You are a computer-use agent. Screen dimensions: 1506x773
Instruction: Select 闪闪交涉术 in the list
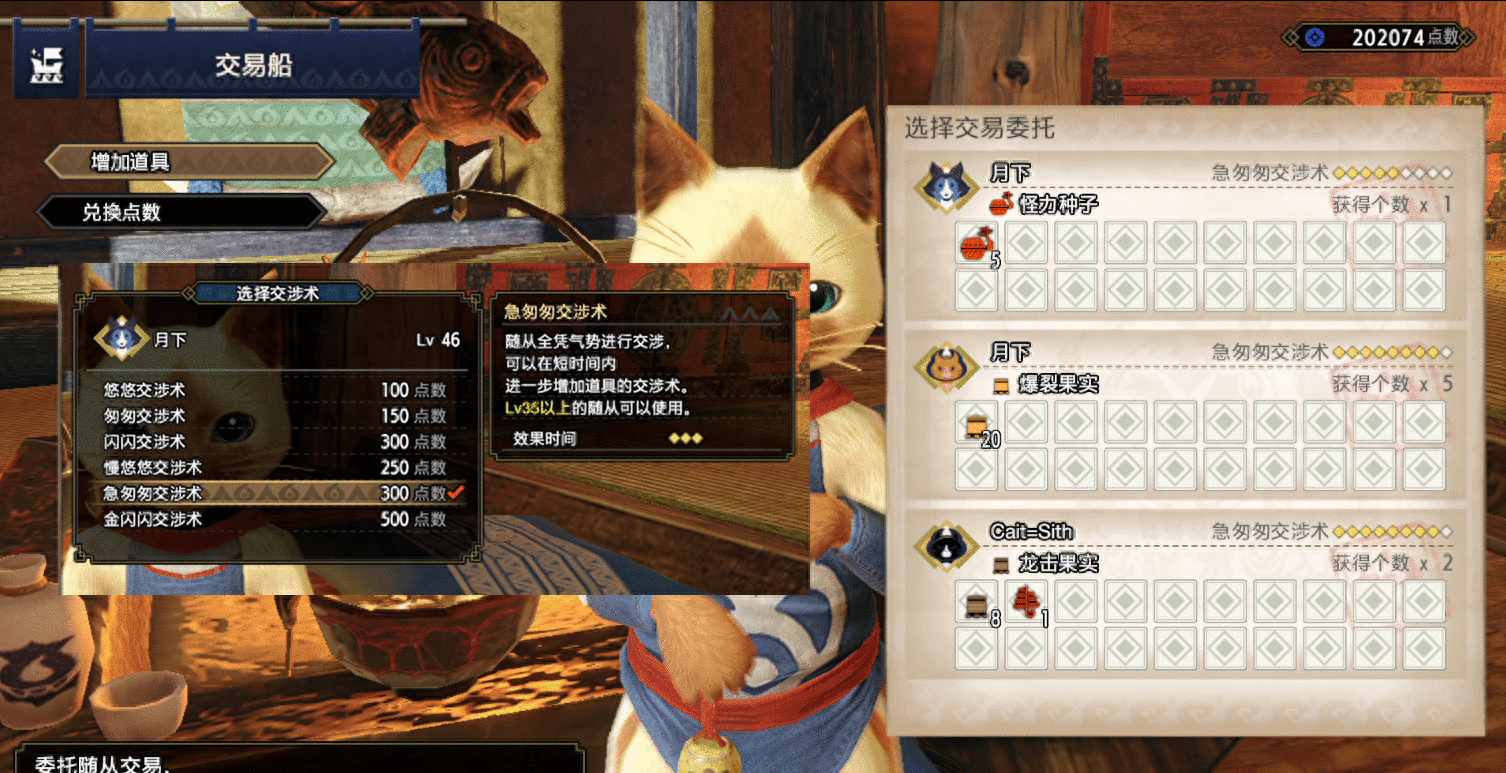coord(273,442)
